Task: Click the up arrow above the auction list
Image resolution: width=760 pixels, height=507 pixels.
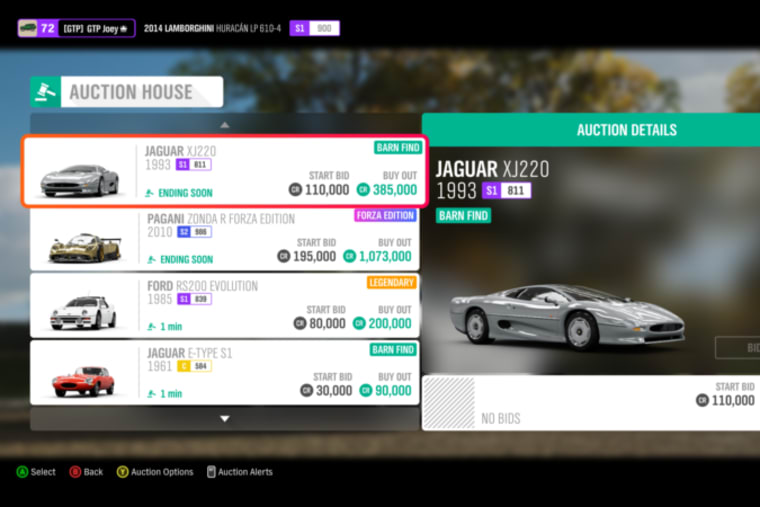Action: (x=225, y=125)
